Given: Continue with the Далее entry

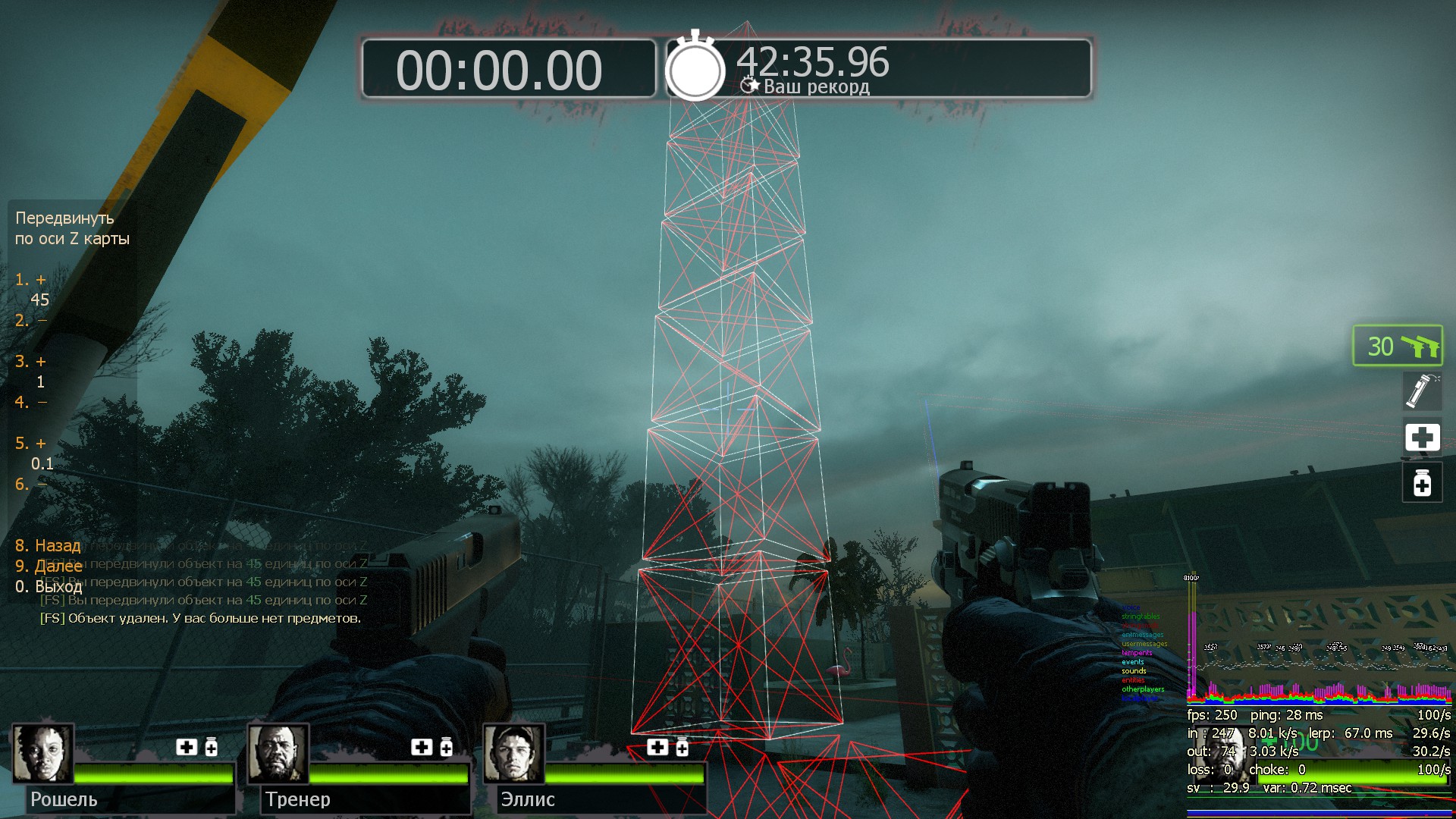Looking at the screenshot, I should click(49, 566).
